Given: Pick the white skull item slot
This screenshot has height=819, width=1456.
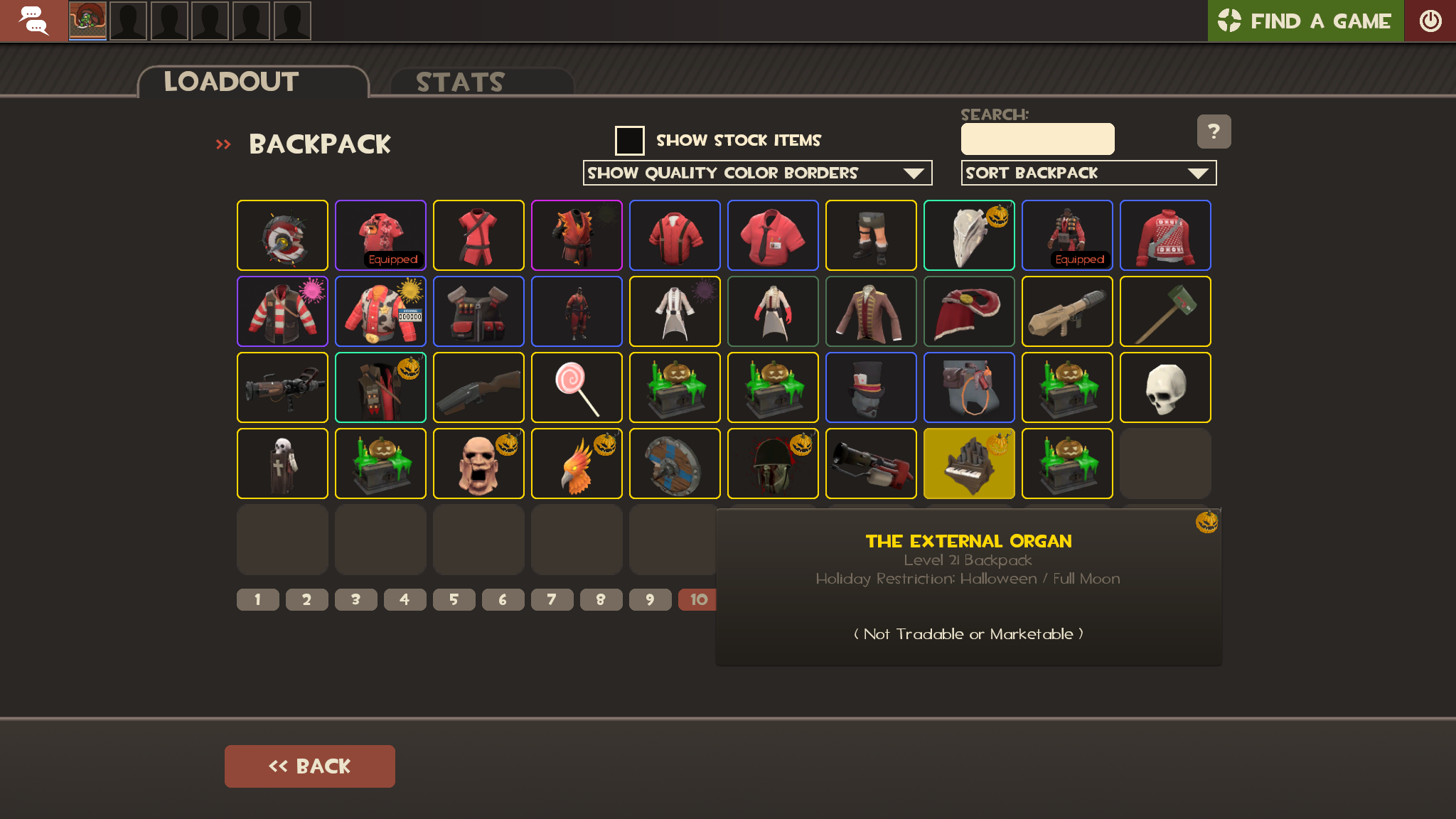Looking at the screenshot, I should point(1165,387).
